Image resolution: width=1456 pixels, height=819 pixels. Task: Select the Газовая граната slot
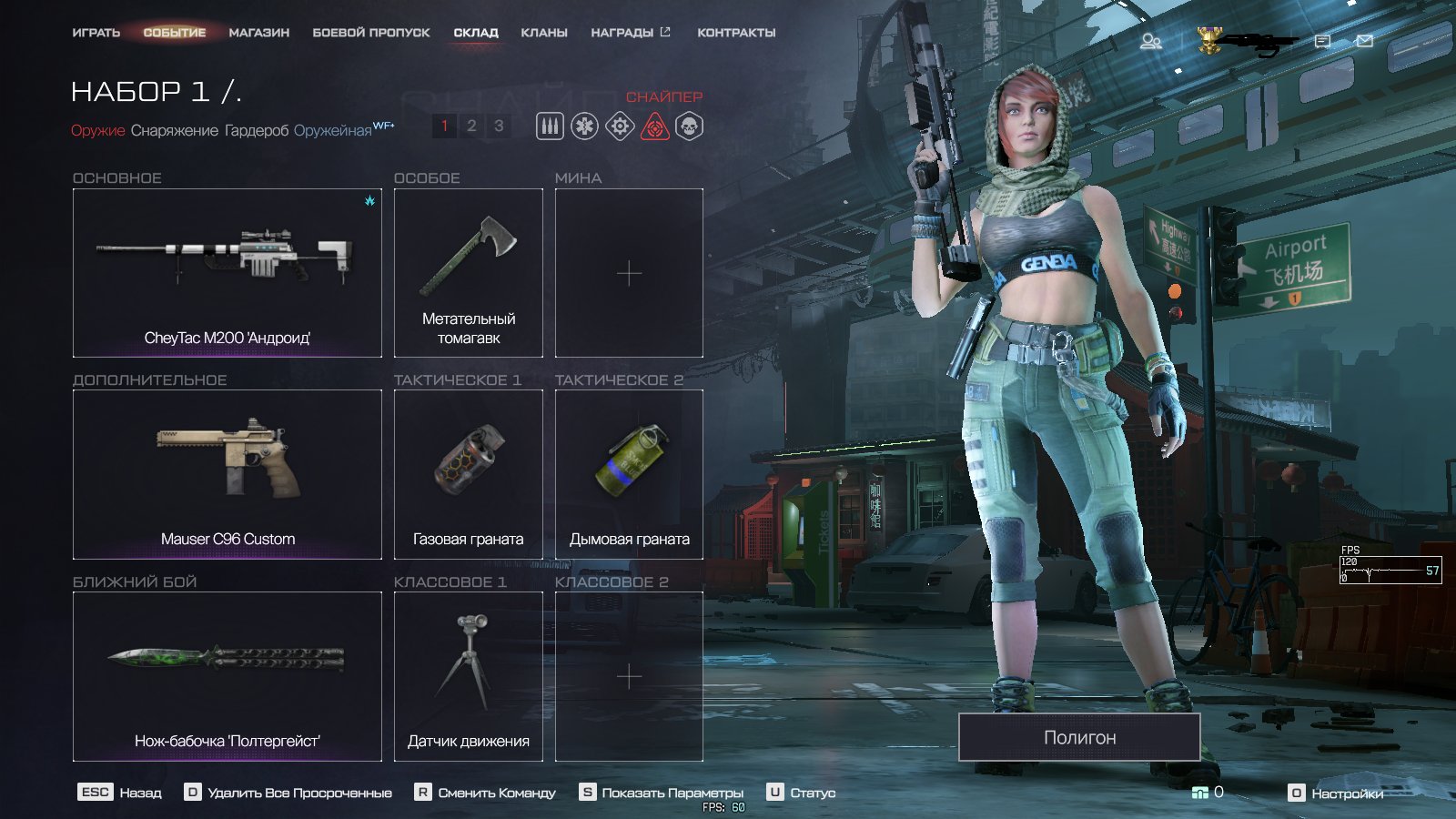[468, 474]
